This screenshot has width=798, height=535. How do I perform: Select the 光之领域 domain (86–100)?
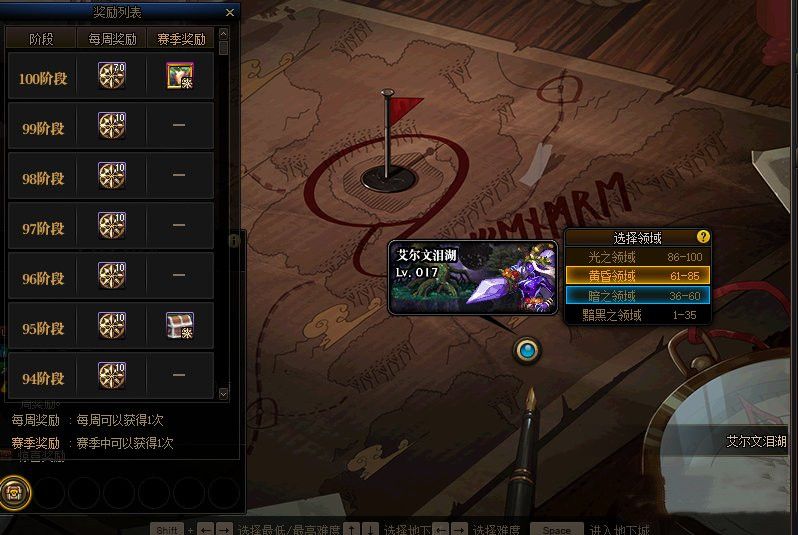point(638,257)
